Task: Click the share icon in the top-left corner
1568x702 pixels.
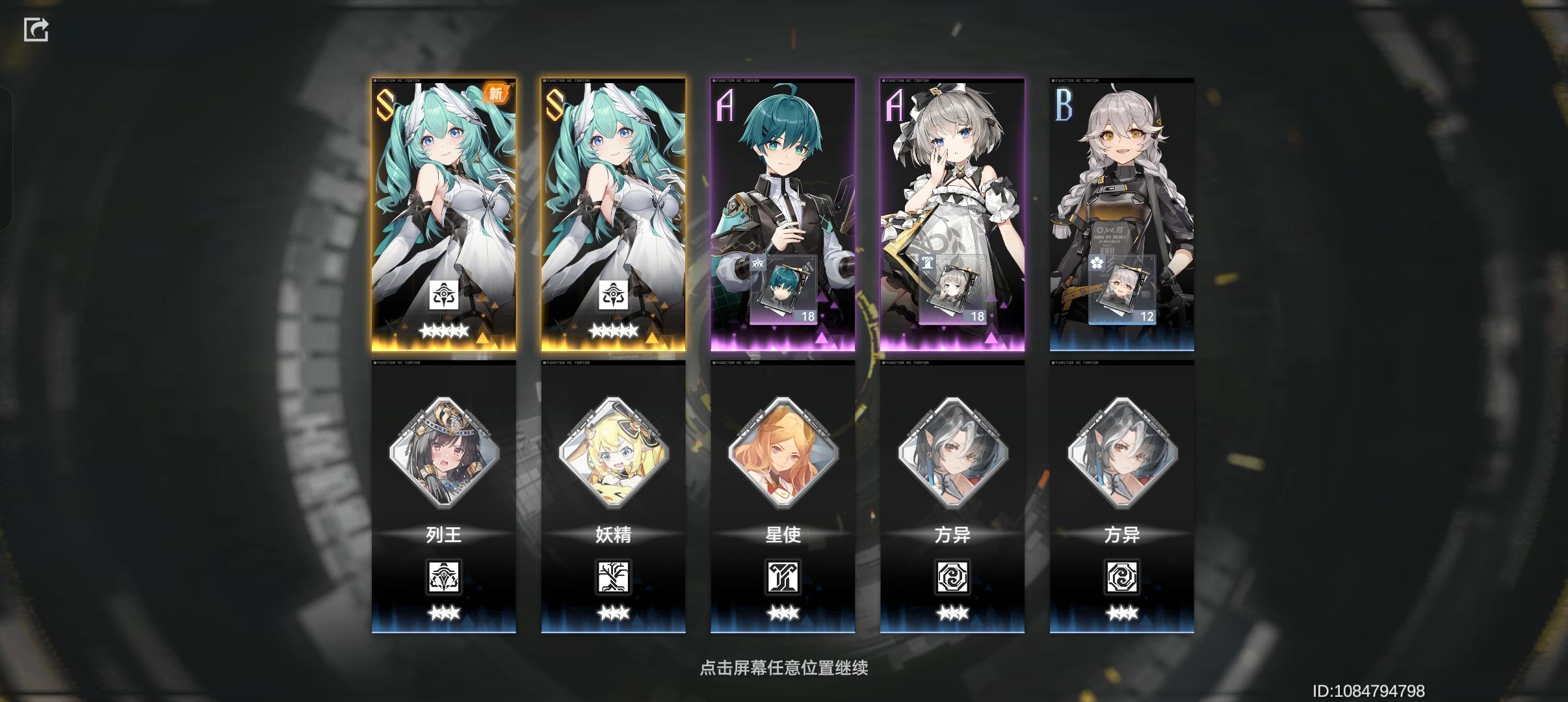Action: tap(37, 29)
